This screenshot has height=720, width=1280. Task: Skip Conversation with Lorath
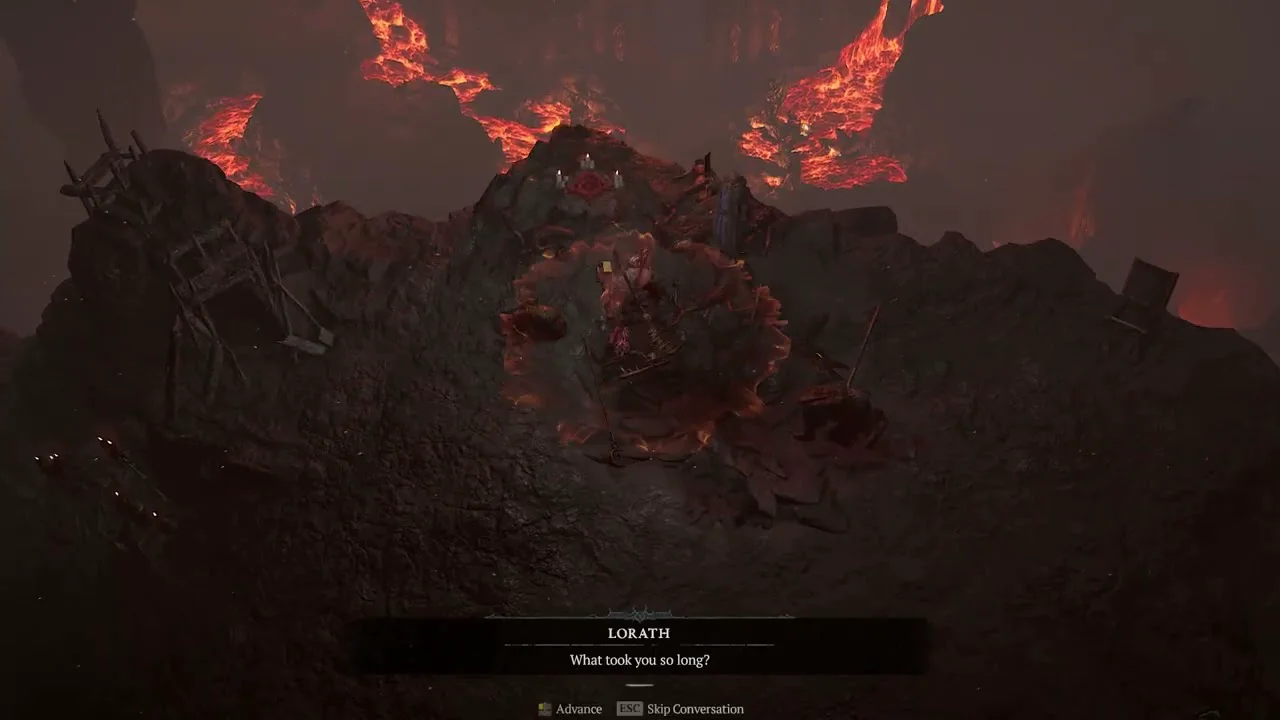tap(681, 709)
